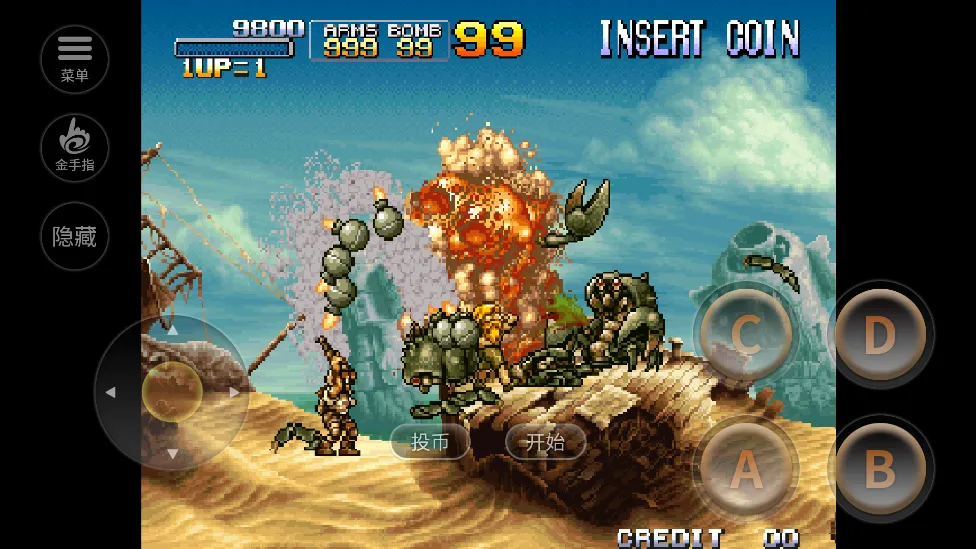Tap the virtual C button

745,335
